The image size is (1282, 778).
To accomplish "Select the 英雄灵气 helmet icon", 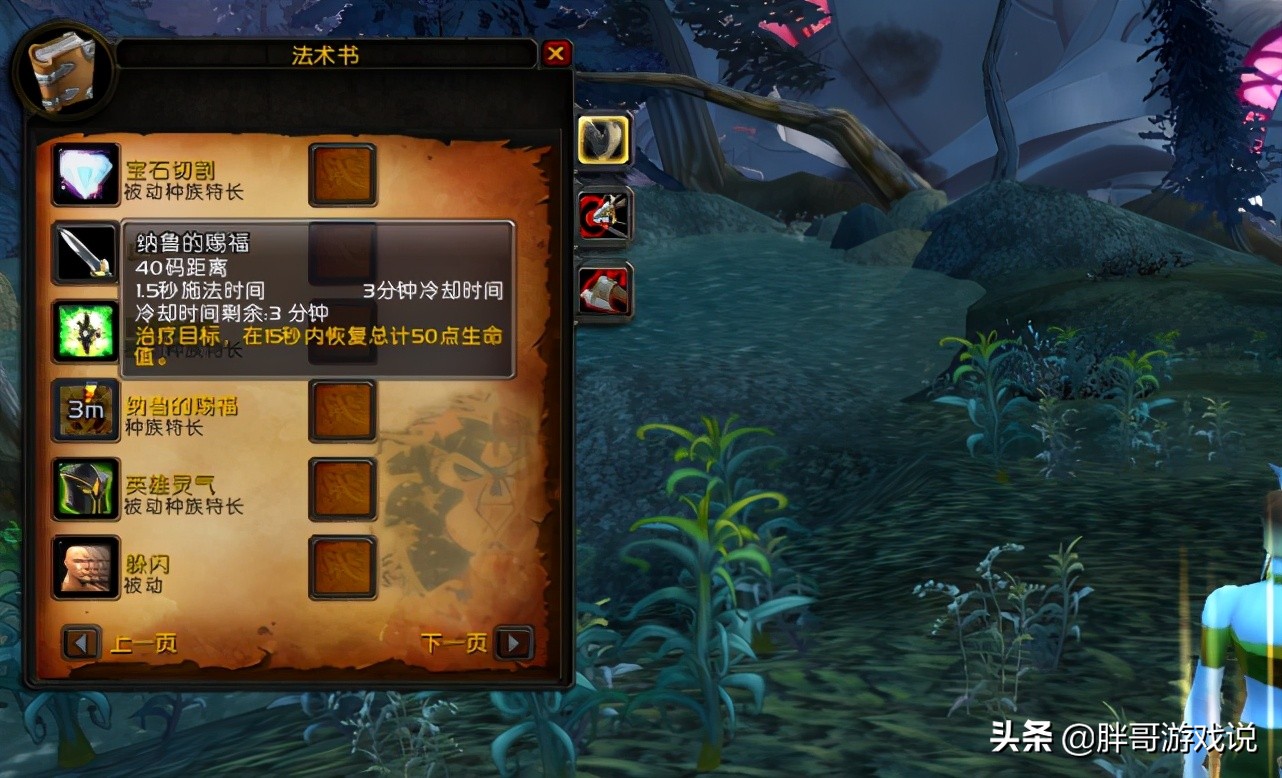I will tap(86, 488).
